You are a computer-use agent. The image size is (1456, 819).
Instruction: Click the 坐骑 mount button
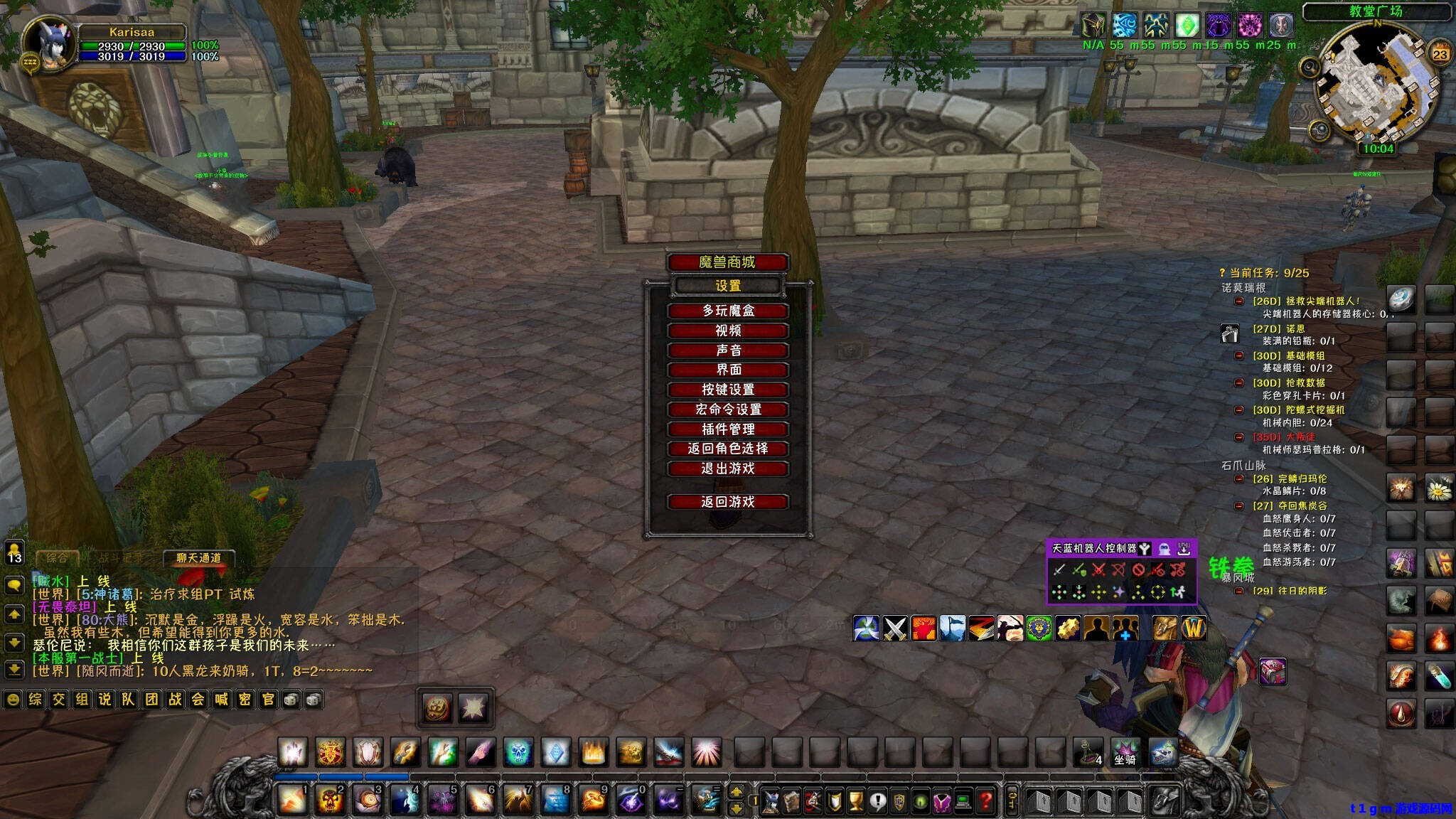click(x=1125, y=752)
